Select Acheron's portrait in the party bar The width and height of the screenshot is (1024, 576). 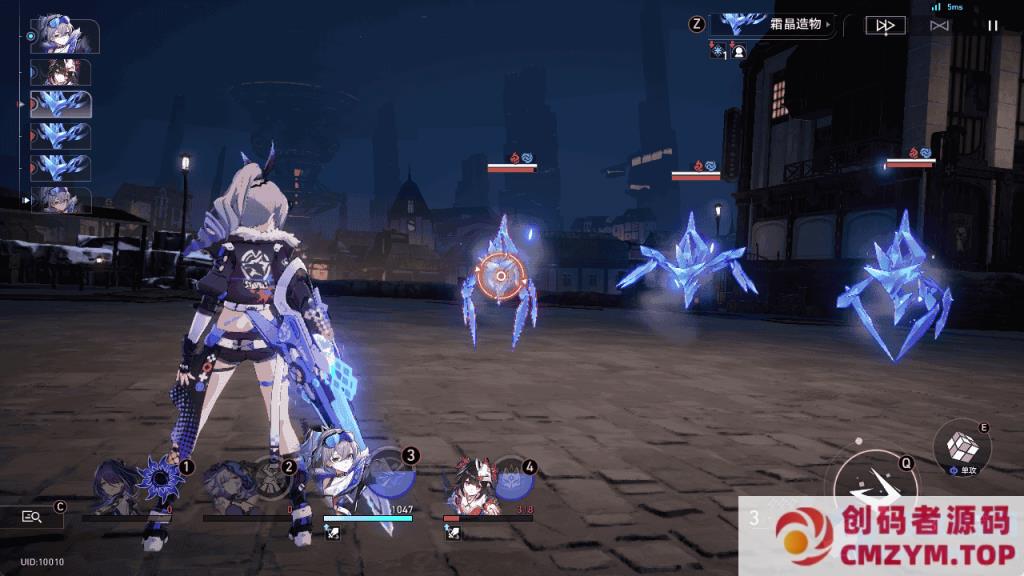tap(110, 487)
